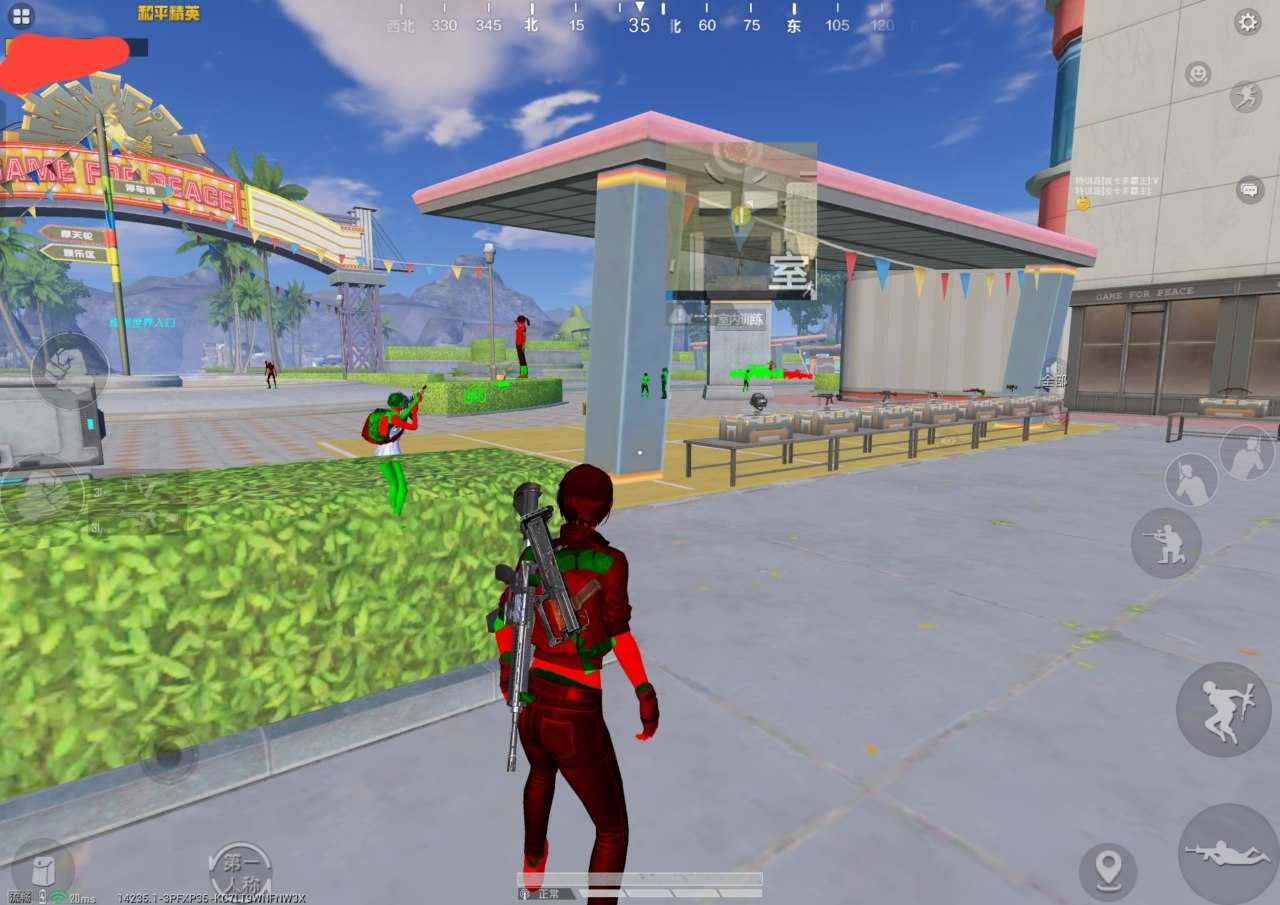The height and width of the screenshot is (905, 1280).
Task: Tap the movement joystick knob
Action: tap(168, 756)
